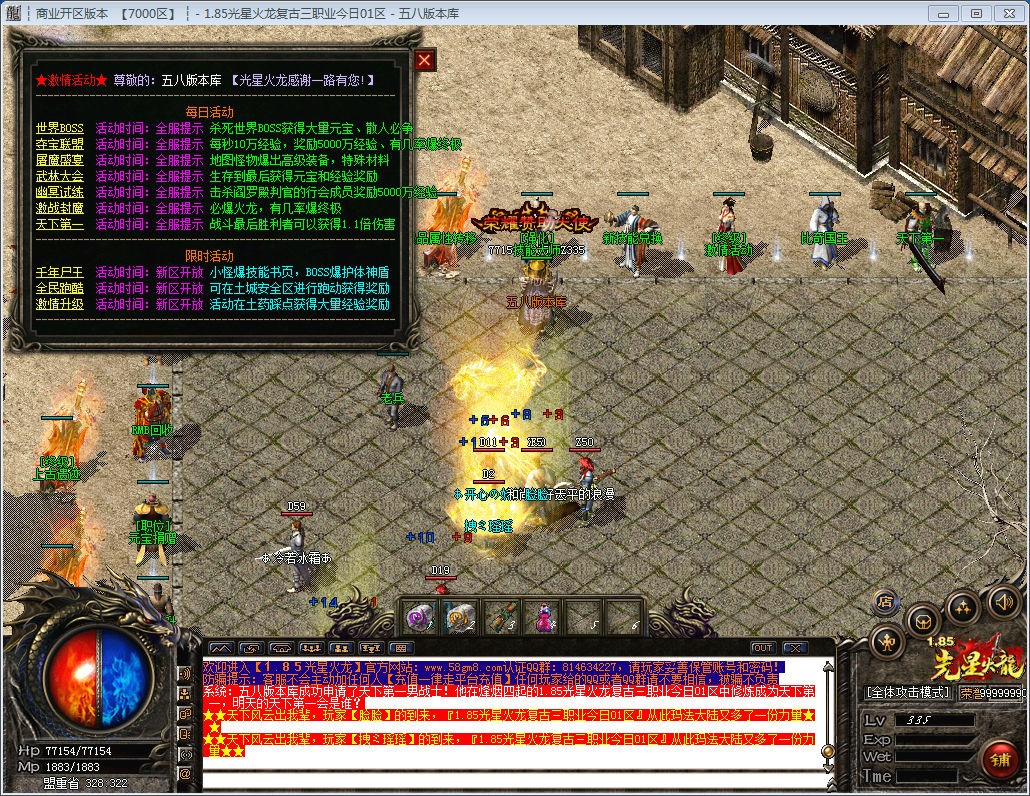Viewport: 1030px width, 796px height.
Task: Open the 全民跑酷 limited-time event
Action: pyautogui.click(x=60, y=288)
